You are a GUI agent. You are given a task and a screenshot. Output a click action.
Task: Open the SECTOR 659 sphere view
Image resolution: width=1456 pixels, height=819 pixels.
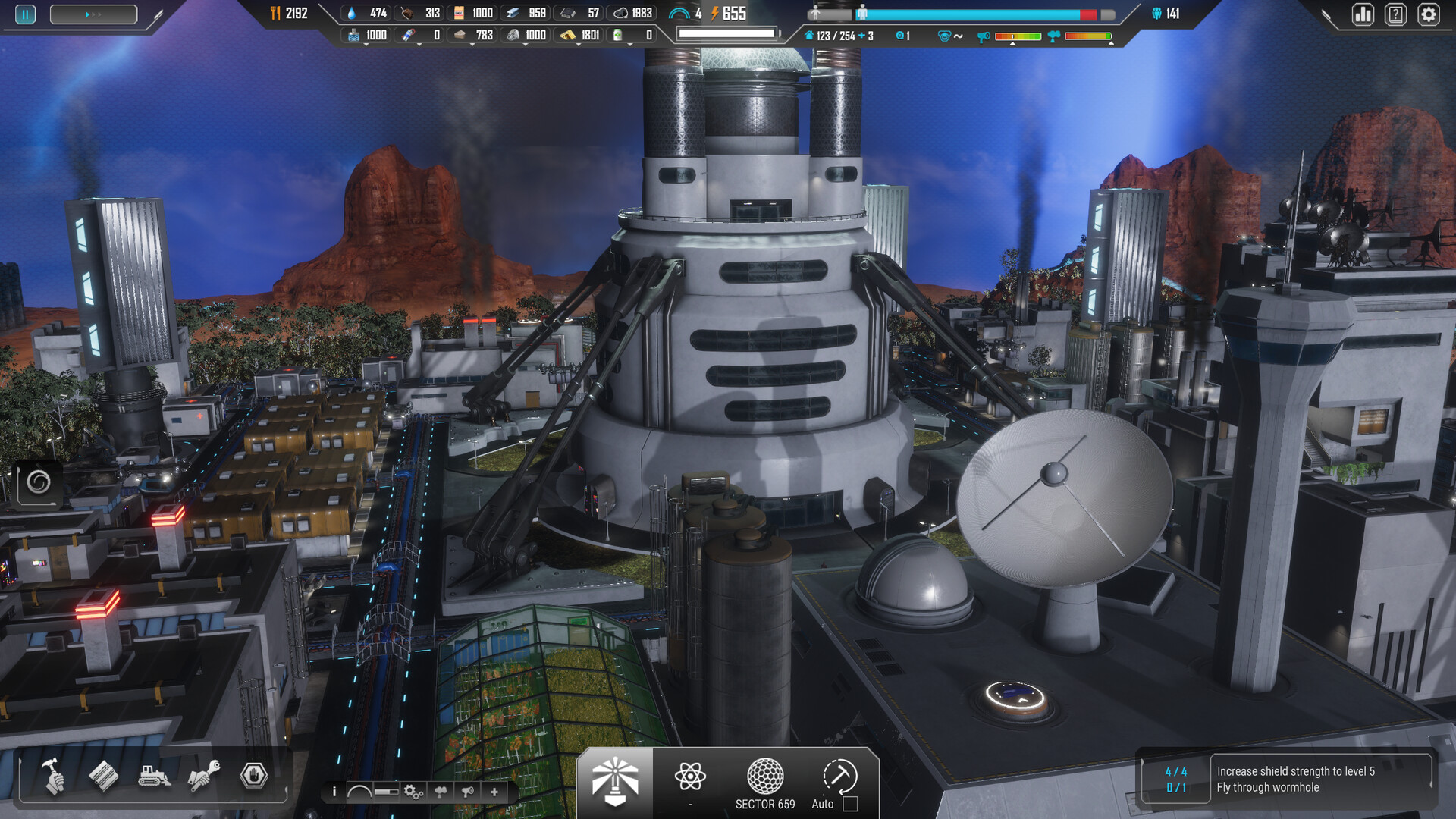[x=764, y=777]
